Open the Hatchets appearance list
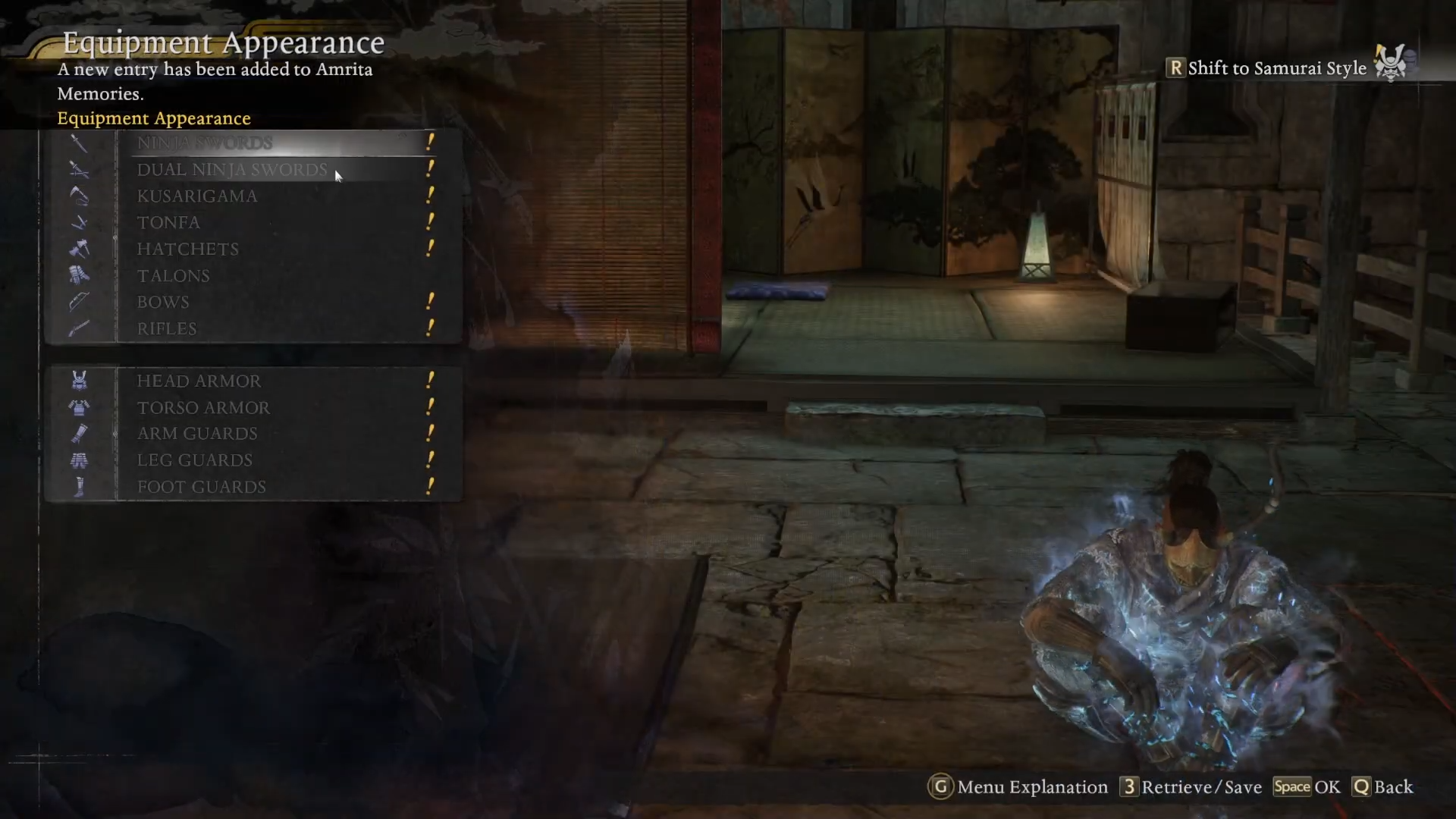 tap(188, 249)
